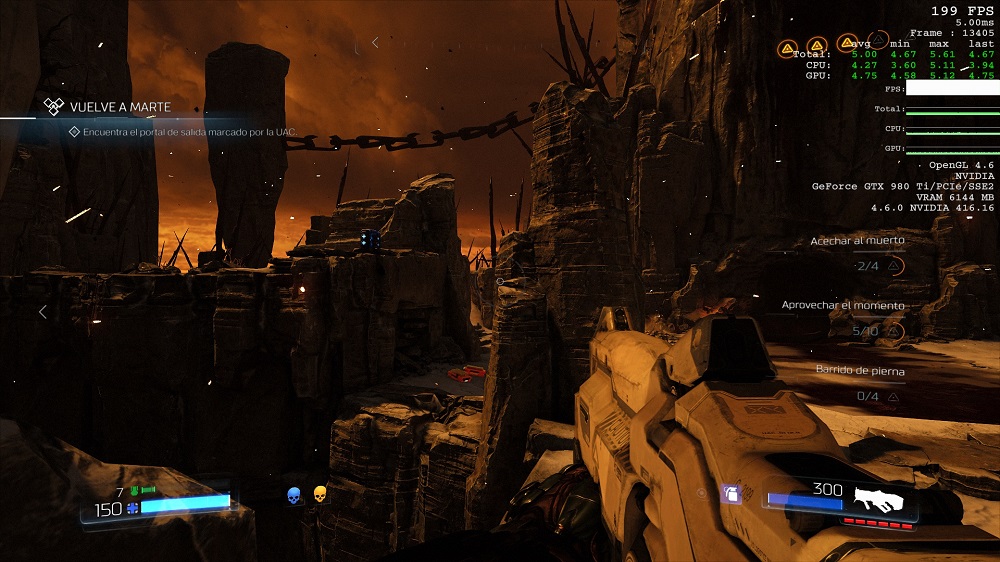This screenshot has width=1000, height=562.
Task: Choose the Barrido de pierna challenge
Action: tap(859, 371)
